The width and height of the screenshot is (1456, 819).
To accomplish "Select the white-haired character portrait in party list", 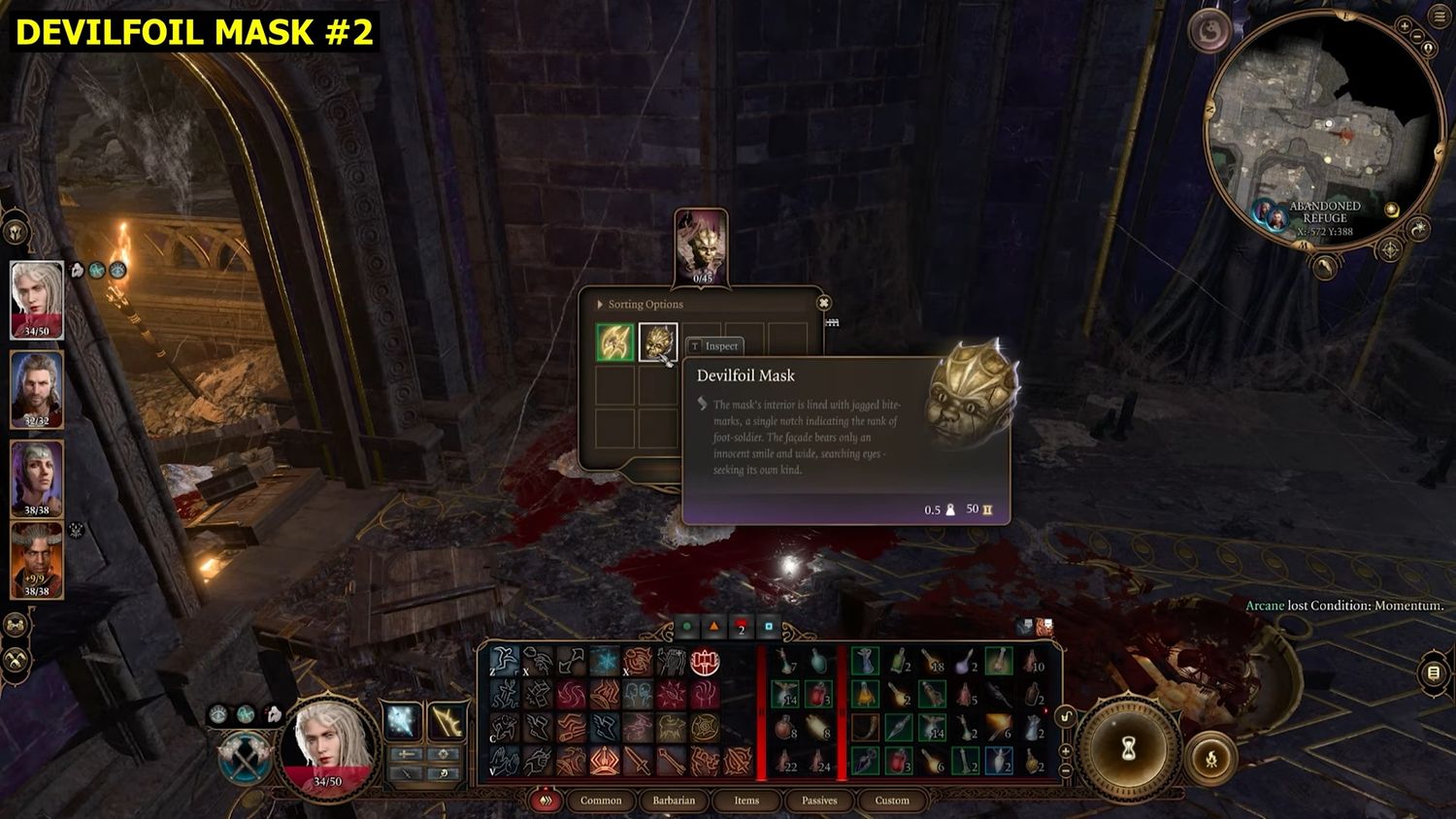I will (37, 297).
